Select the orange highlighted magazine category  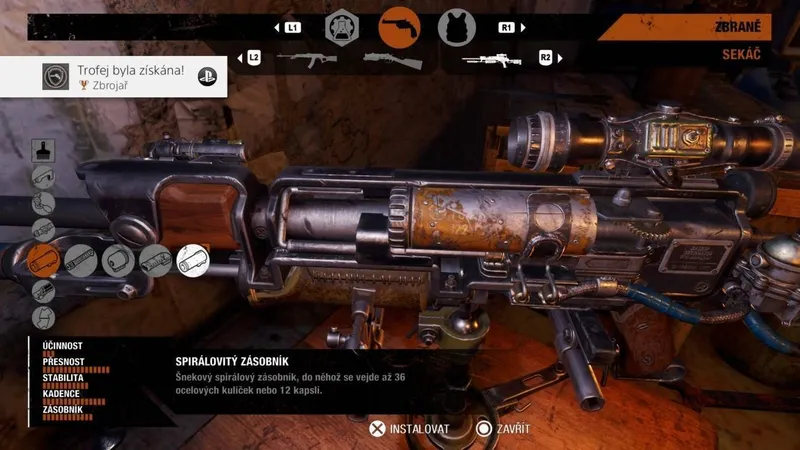coord(43,261)
